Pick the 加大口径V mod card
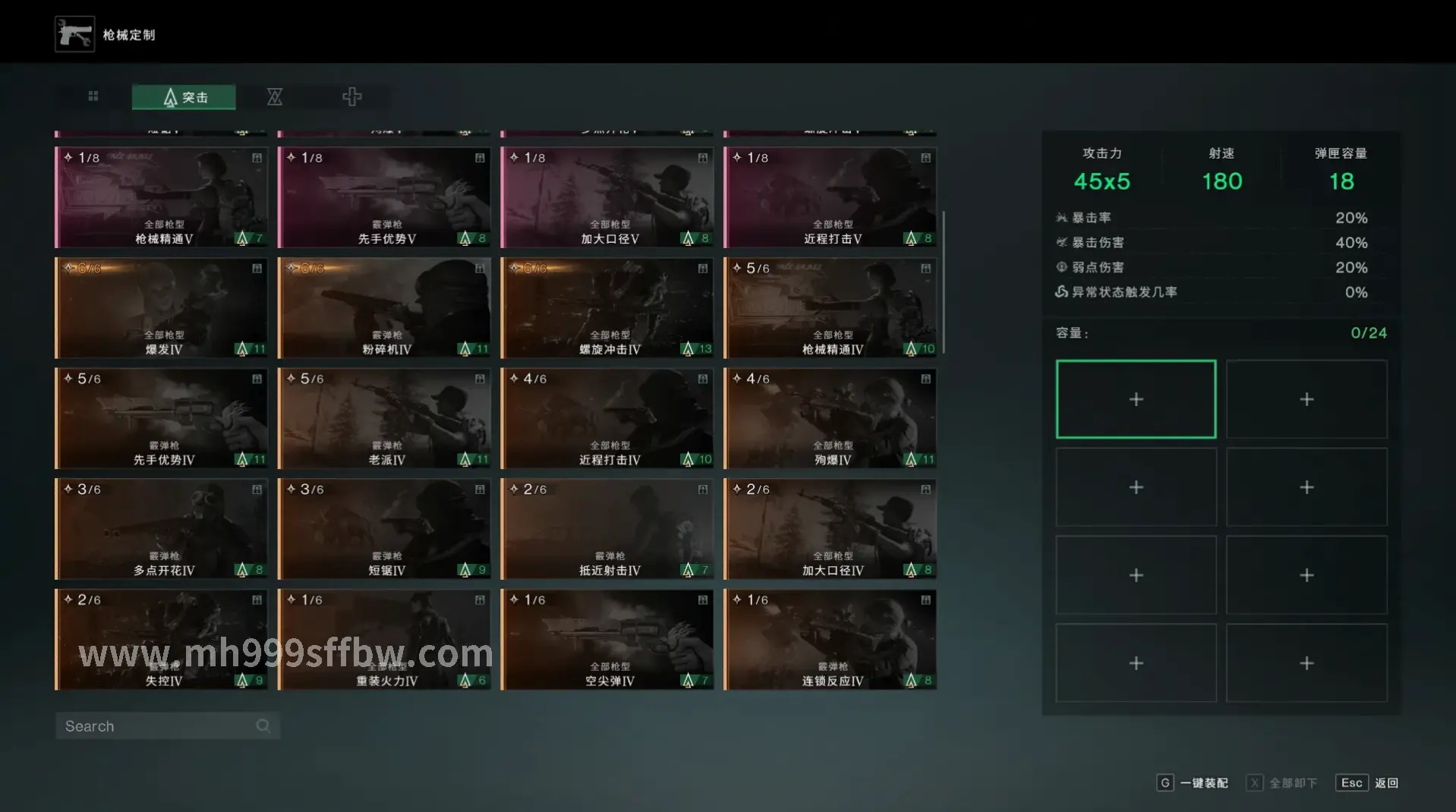The width and height of the screenshot is (1456, 812). (x=607, y=198)
